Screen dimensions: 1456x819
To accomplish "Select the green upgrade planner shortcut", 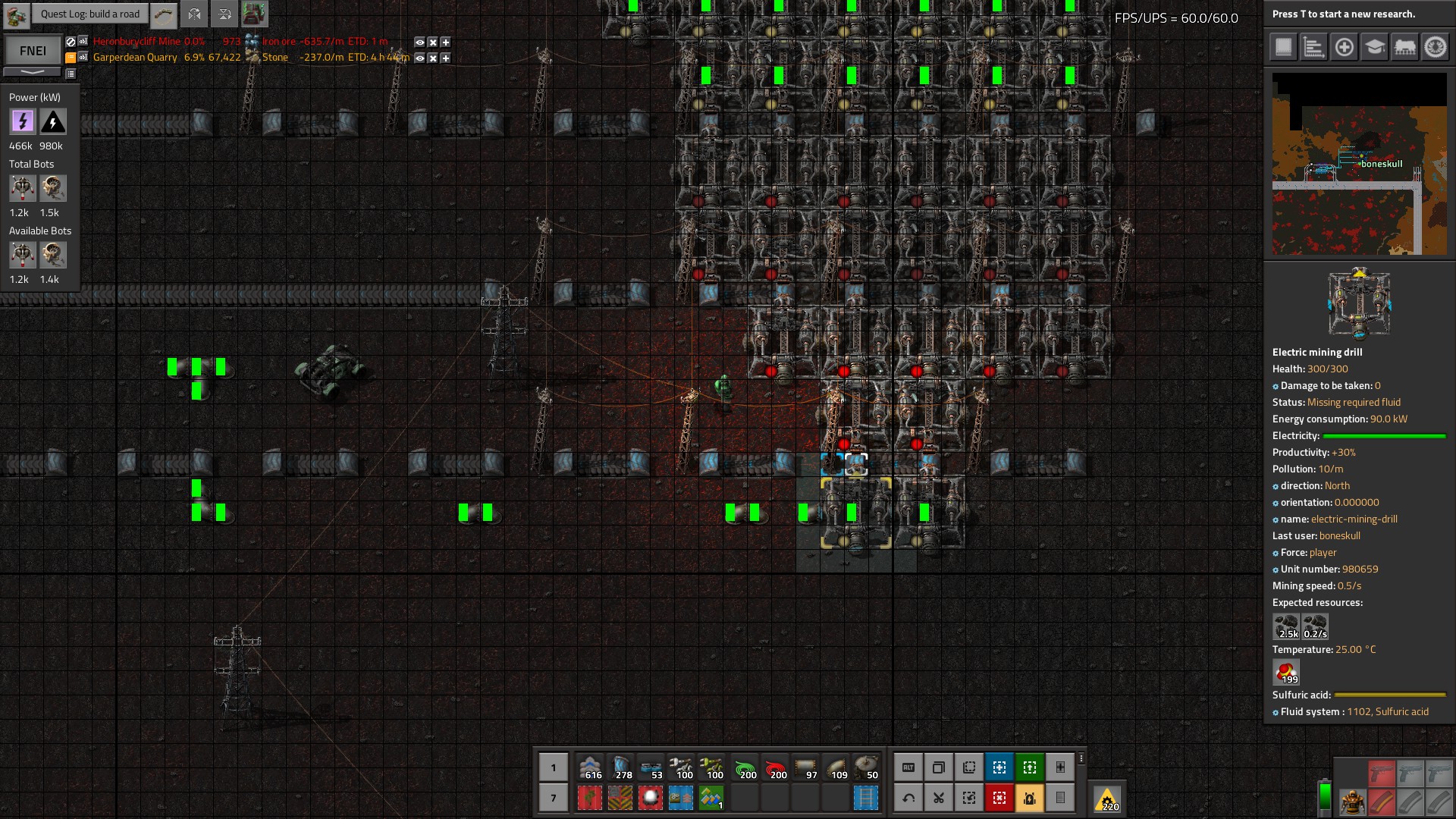I will [x=1030, y=767].
